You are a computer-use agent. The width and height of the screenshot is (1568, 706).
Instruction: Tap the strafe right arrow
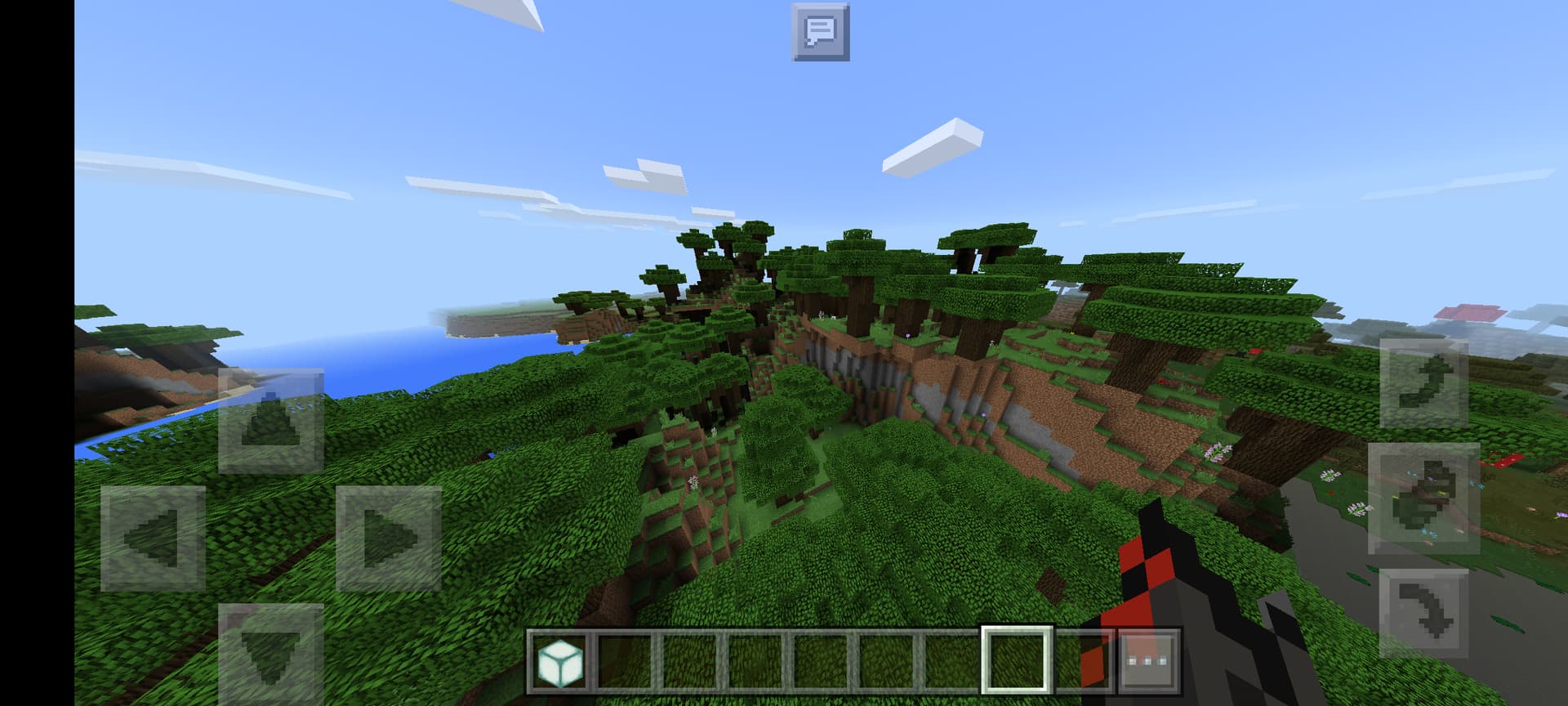click(389, 538)
